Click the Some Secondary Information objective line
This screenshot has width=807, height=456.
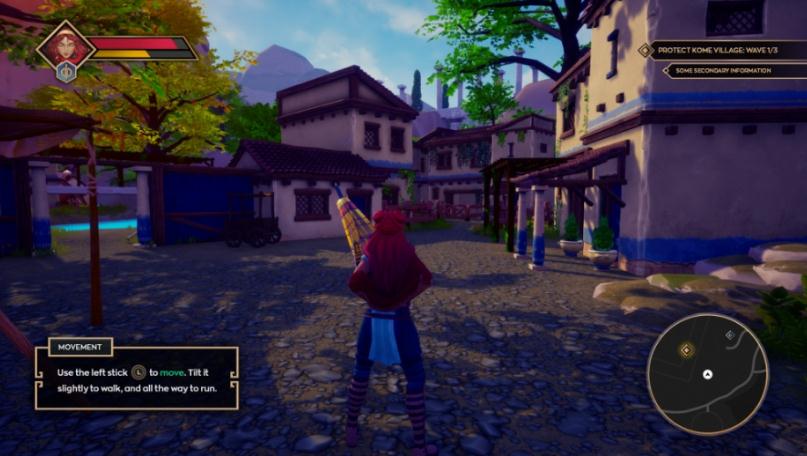(726, 71)
